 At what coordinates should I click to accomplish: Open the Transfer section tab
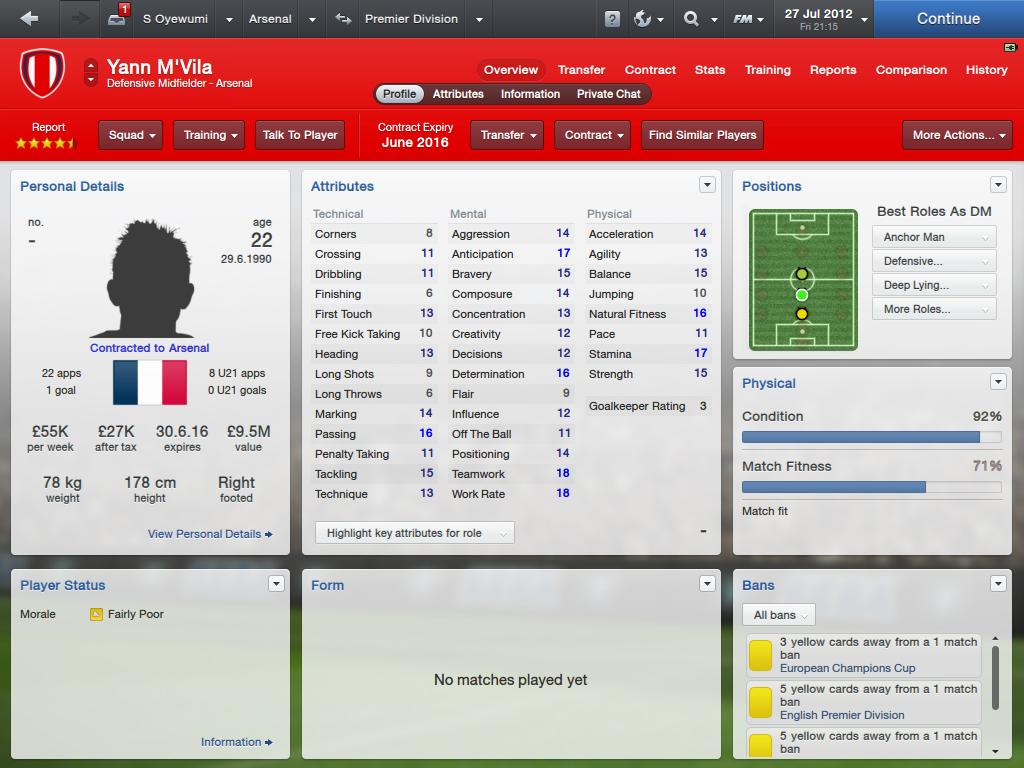[x=581, y=70]
